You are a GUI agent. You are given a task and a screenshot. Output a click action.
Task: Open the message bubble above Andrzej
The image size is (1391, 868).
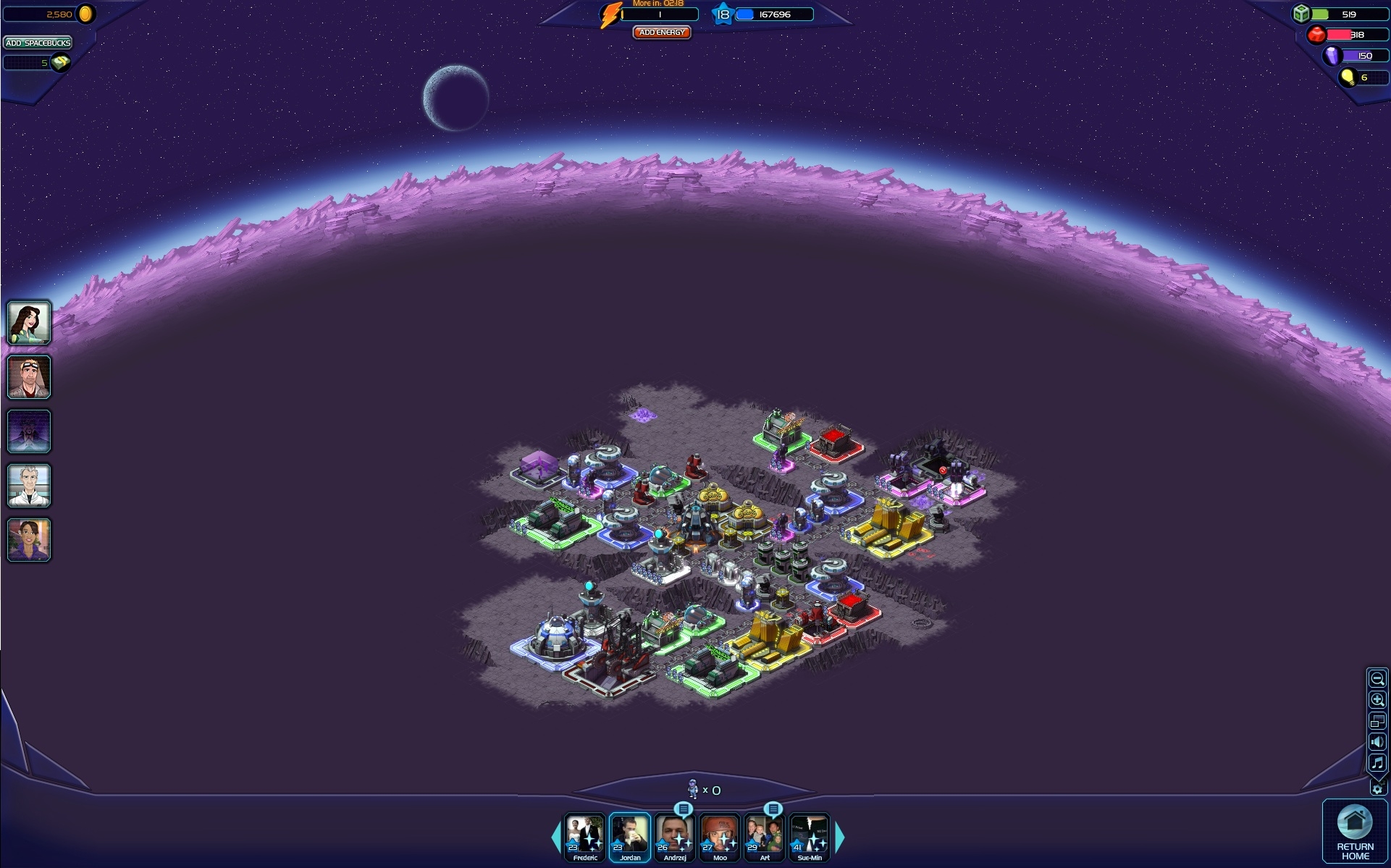683,809
